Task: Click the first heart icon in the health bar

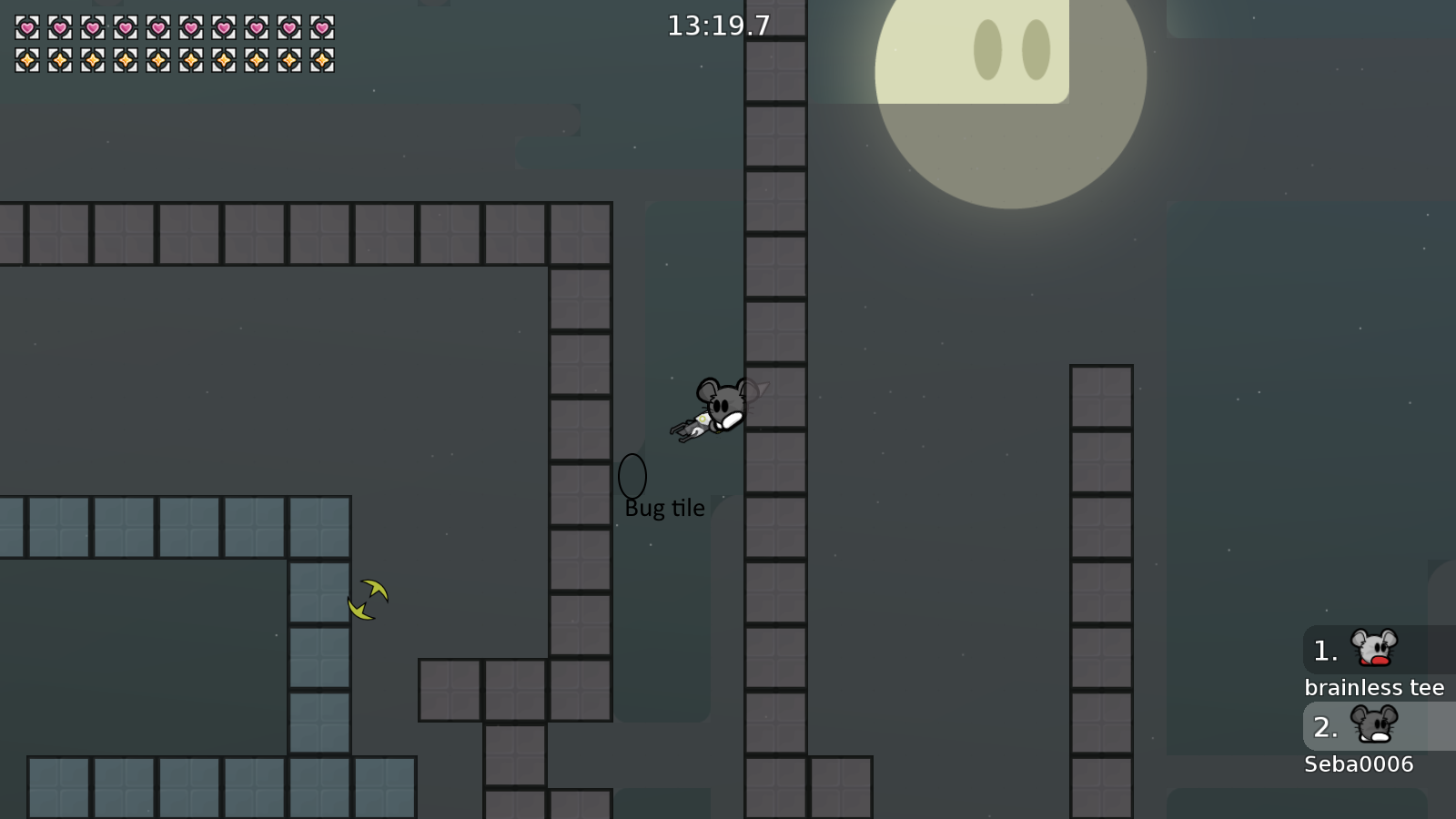Action: 25,26
